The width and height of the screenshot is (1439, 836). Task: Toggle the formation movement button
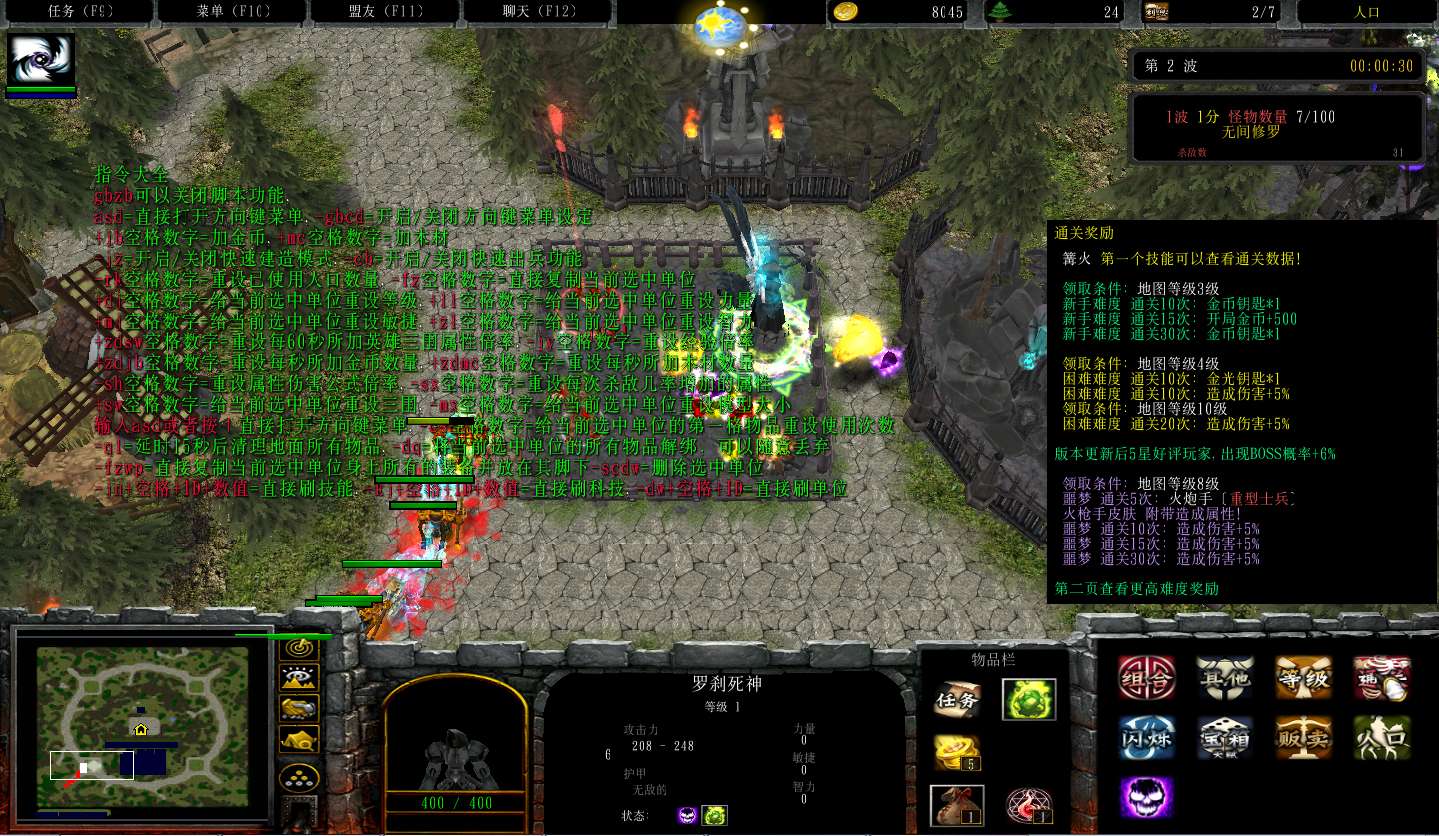coord(298,777)
